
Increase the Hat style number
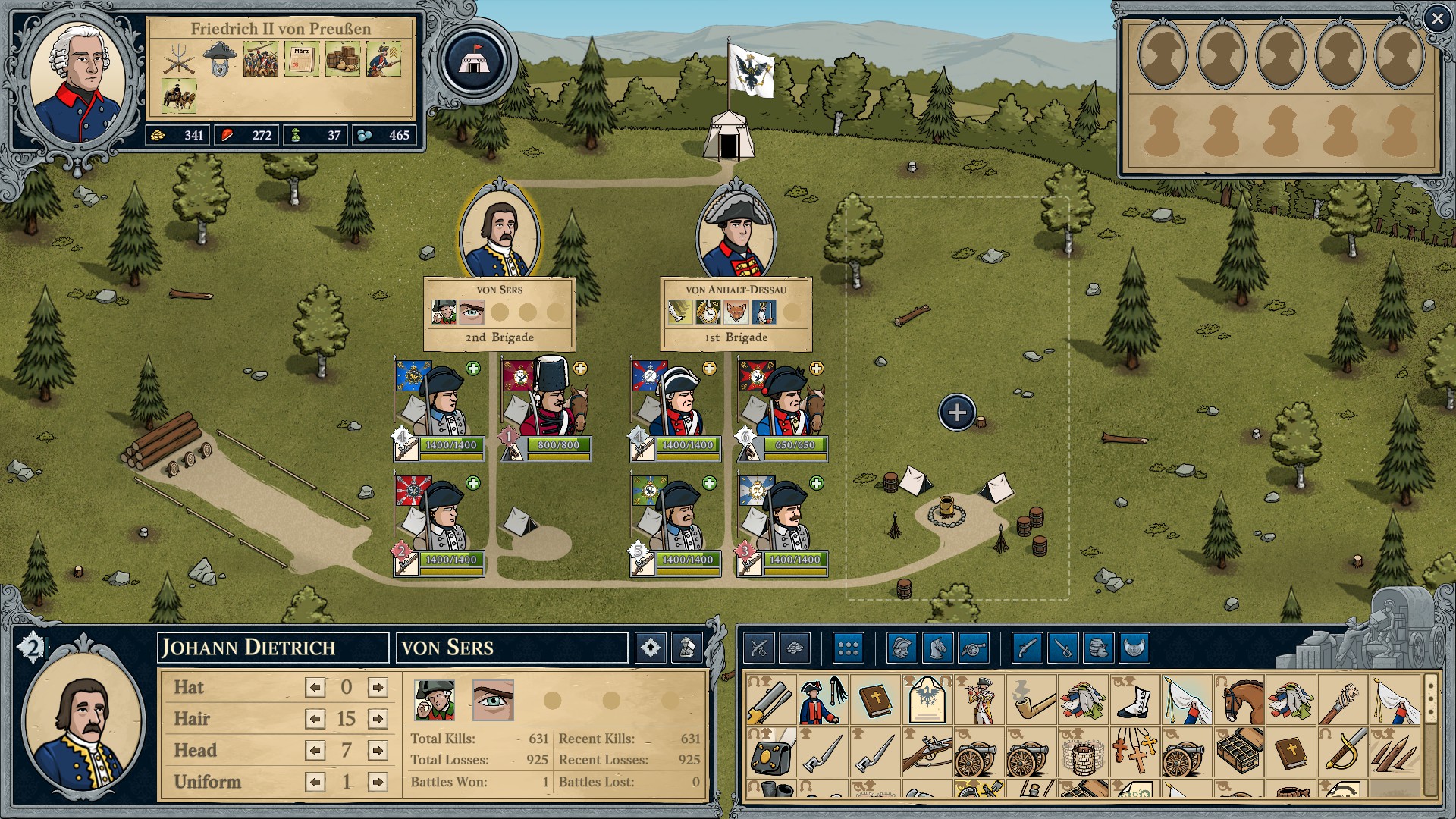(x=377, y=688)
